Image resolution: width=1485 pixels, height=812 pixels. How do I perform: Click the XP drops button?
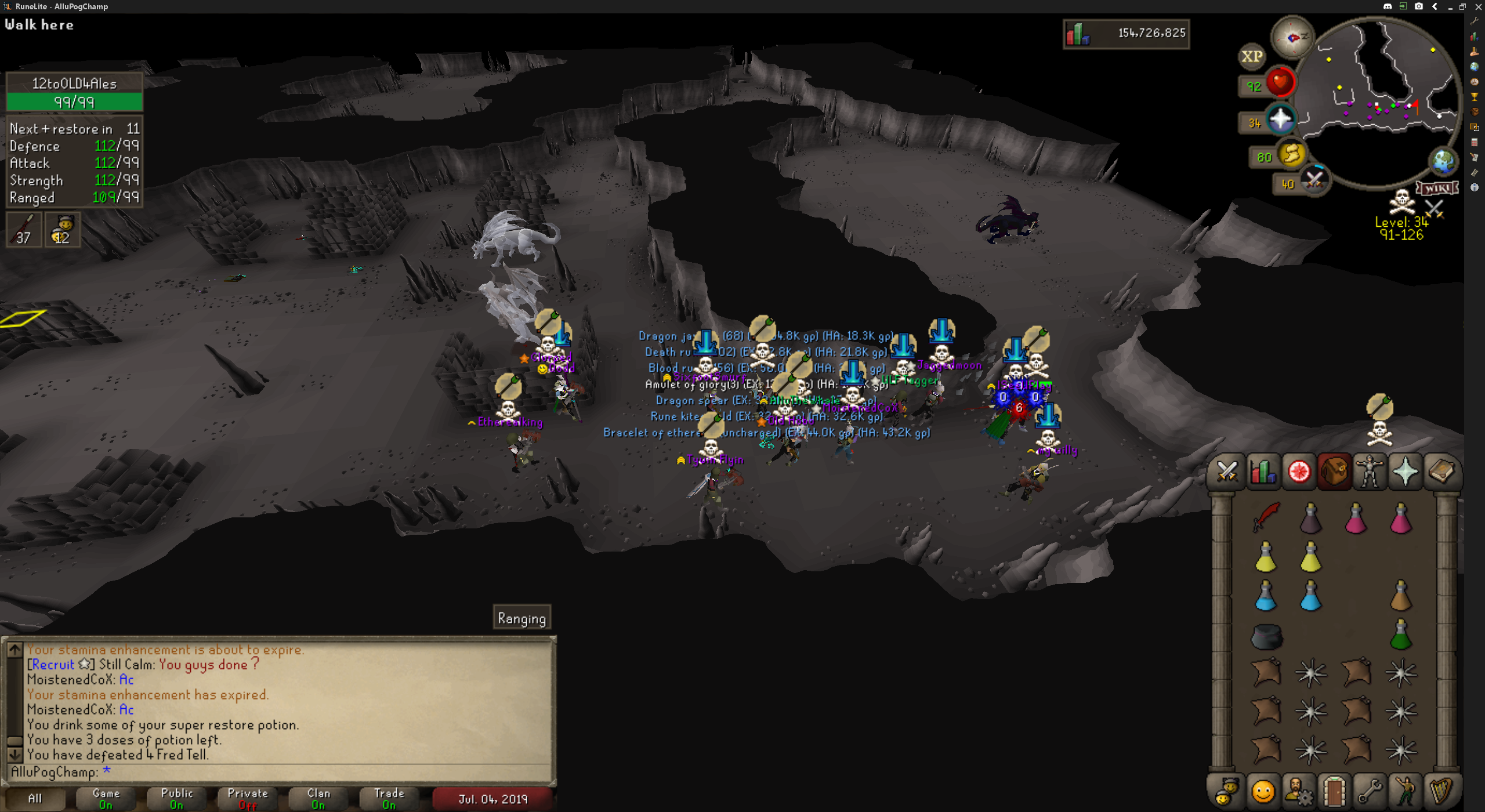(1251, 56)
